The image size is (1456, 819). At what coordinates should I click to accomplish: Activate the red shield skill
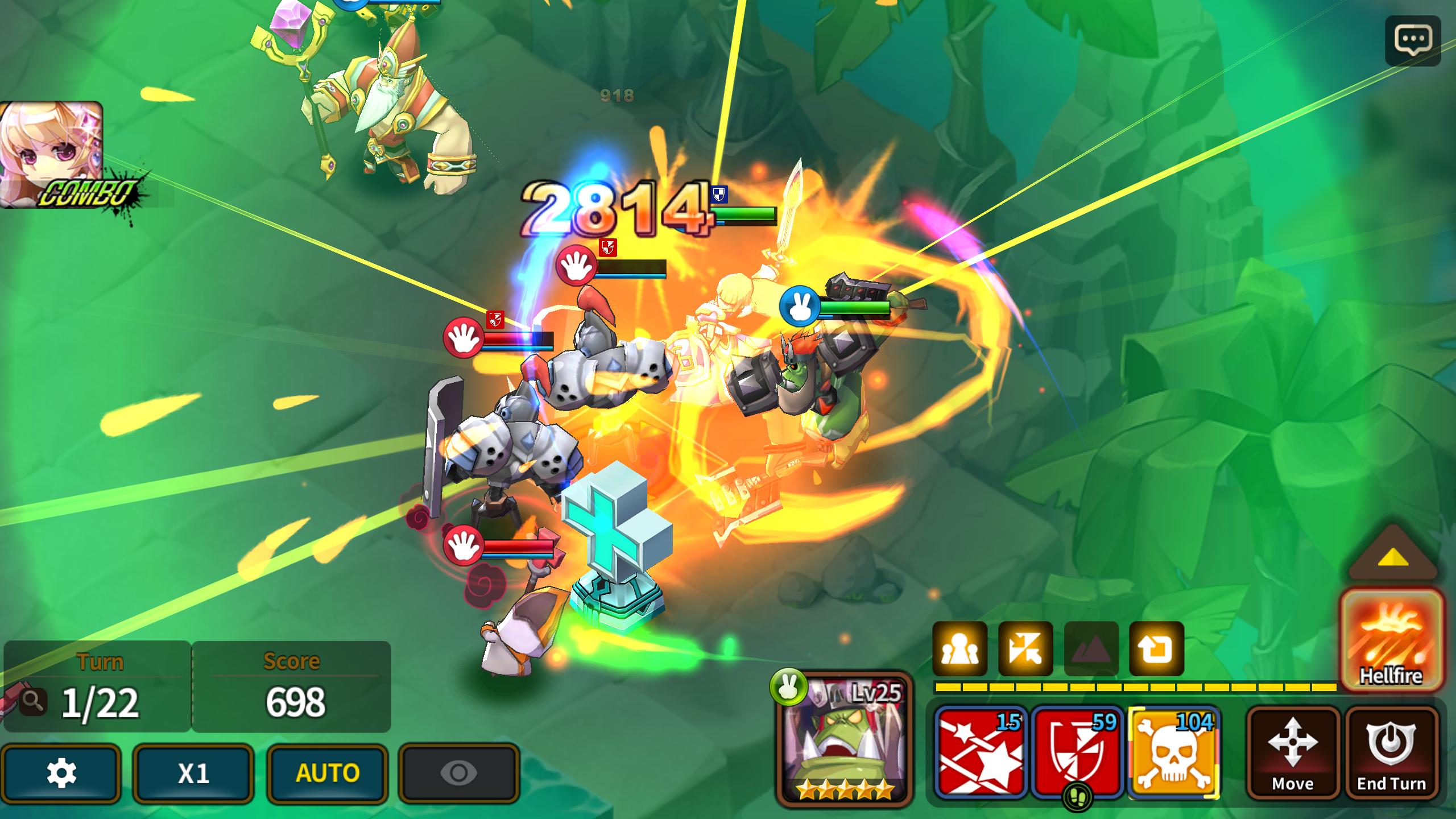point(1077,751)
